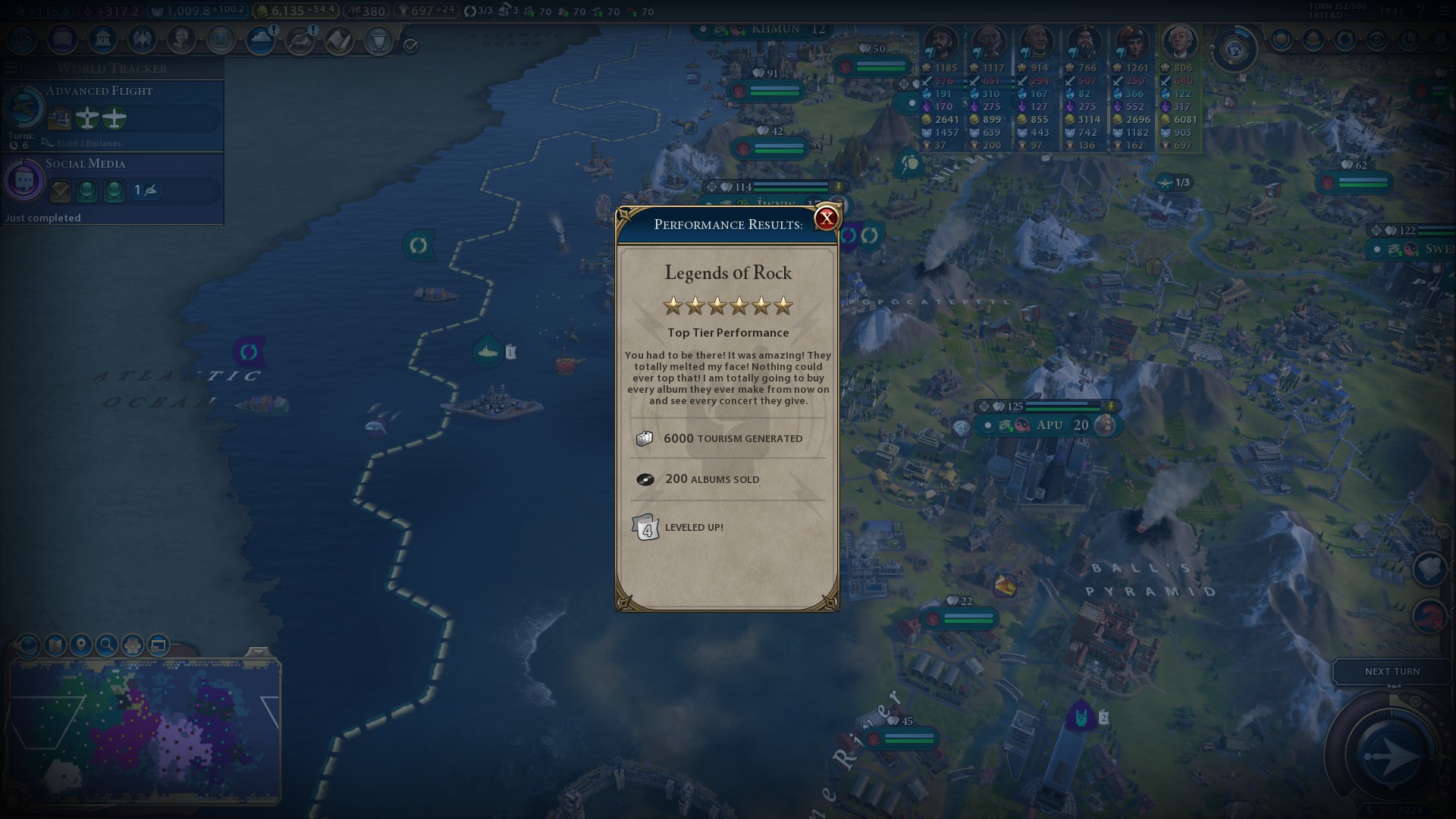Open the civics tree book icon

tap(63, 39)
